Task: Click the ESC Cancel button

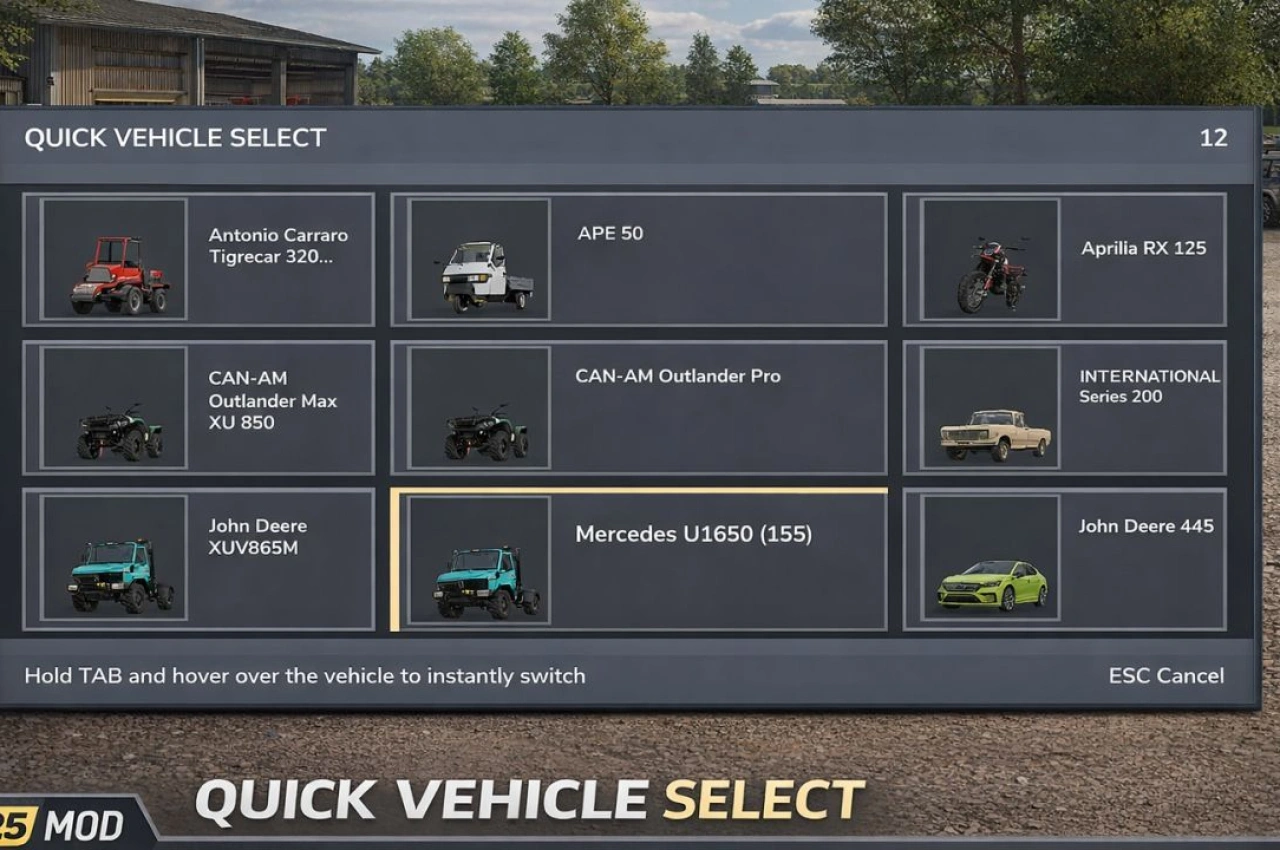Action: [x=1165, y=676]
